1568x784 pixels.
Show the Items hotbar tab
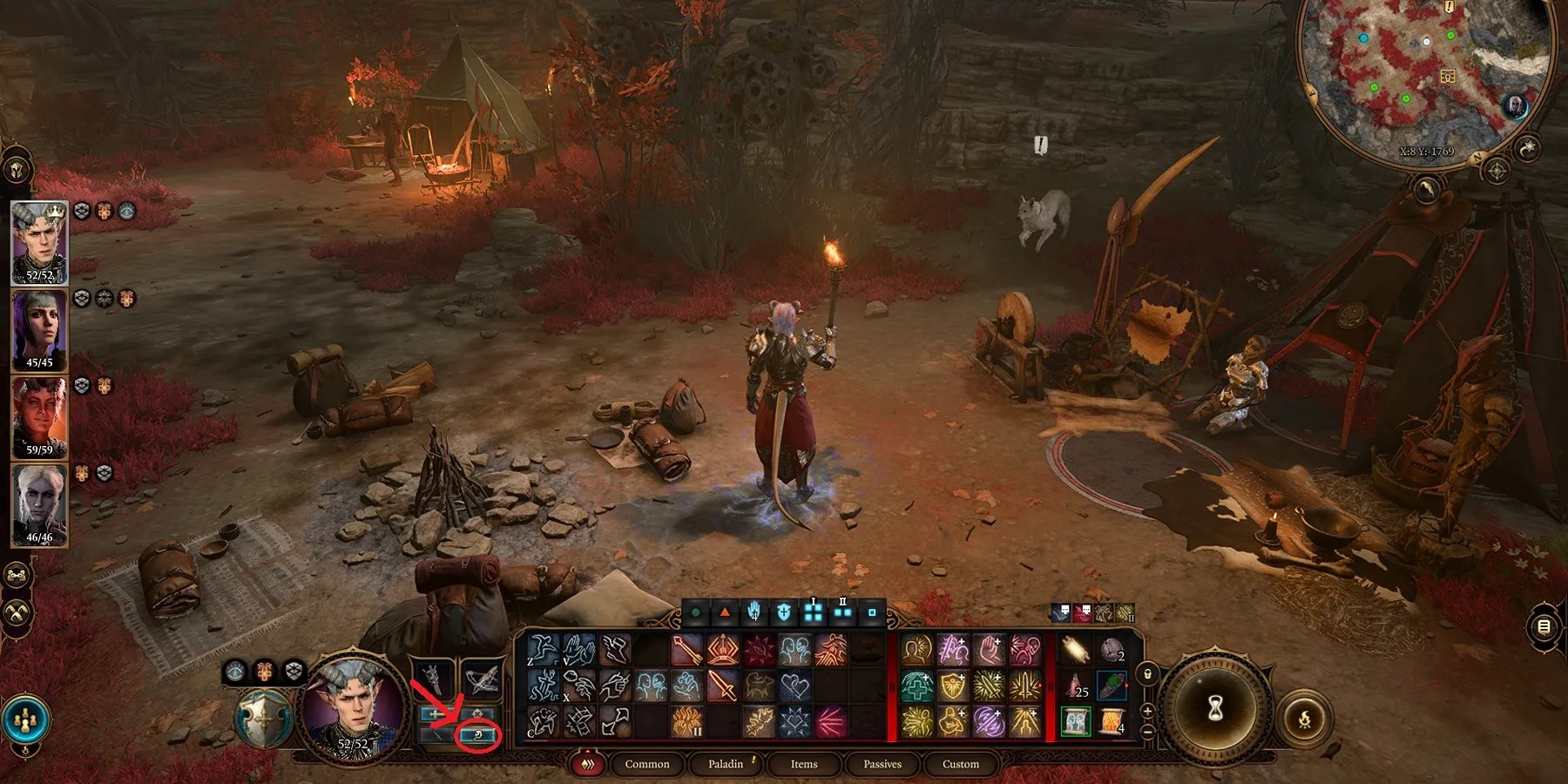(x=803, y=764)
